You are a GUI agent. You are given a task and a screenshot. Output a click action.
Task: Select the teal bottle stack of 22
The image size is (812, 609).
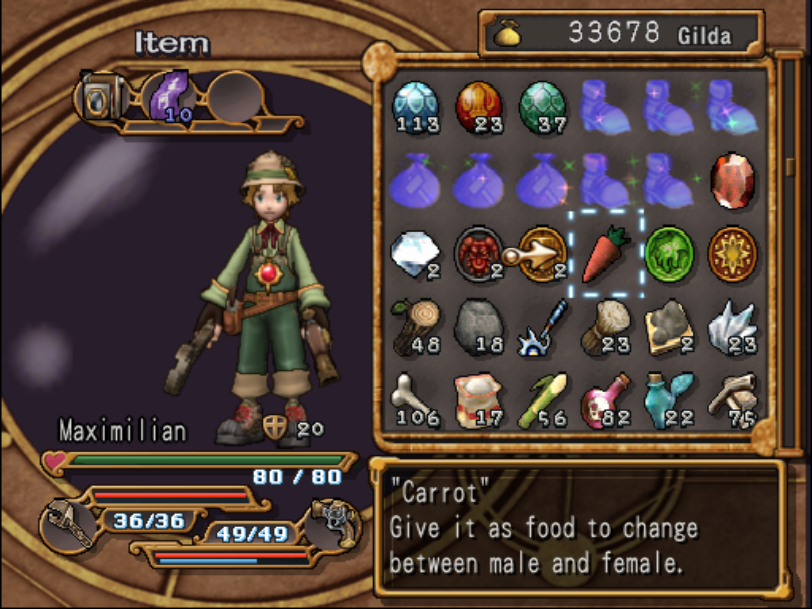668,400
